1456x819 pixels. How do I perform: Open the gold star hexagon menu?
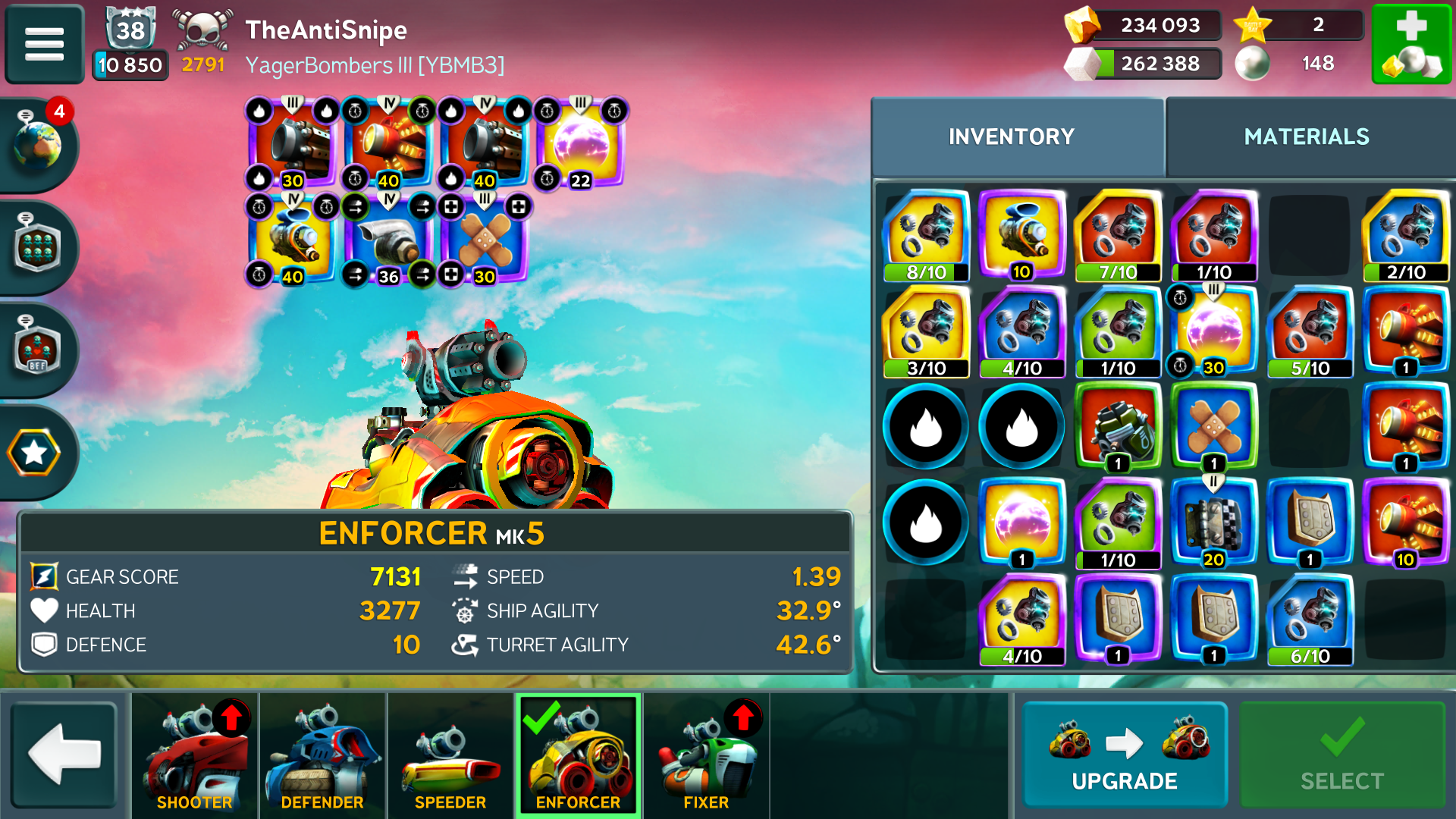pos(34,453)
